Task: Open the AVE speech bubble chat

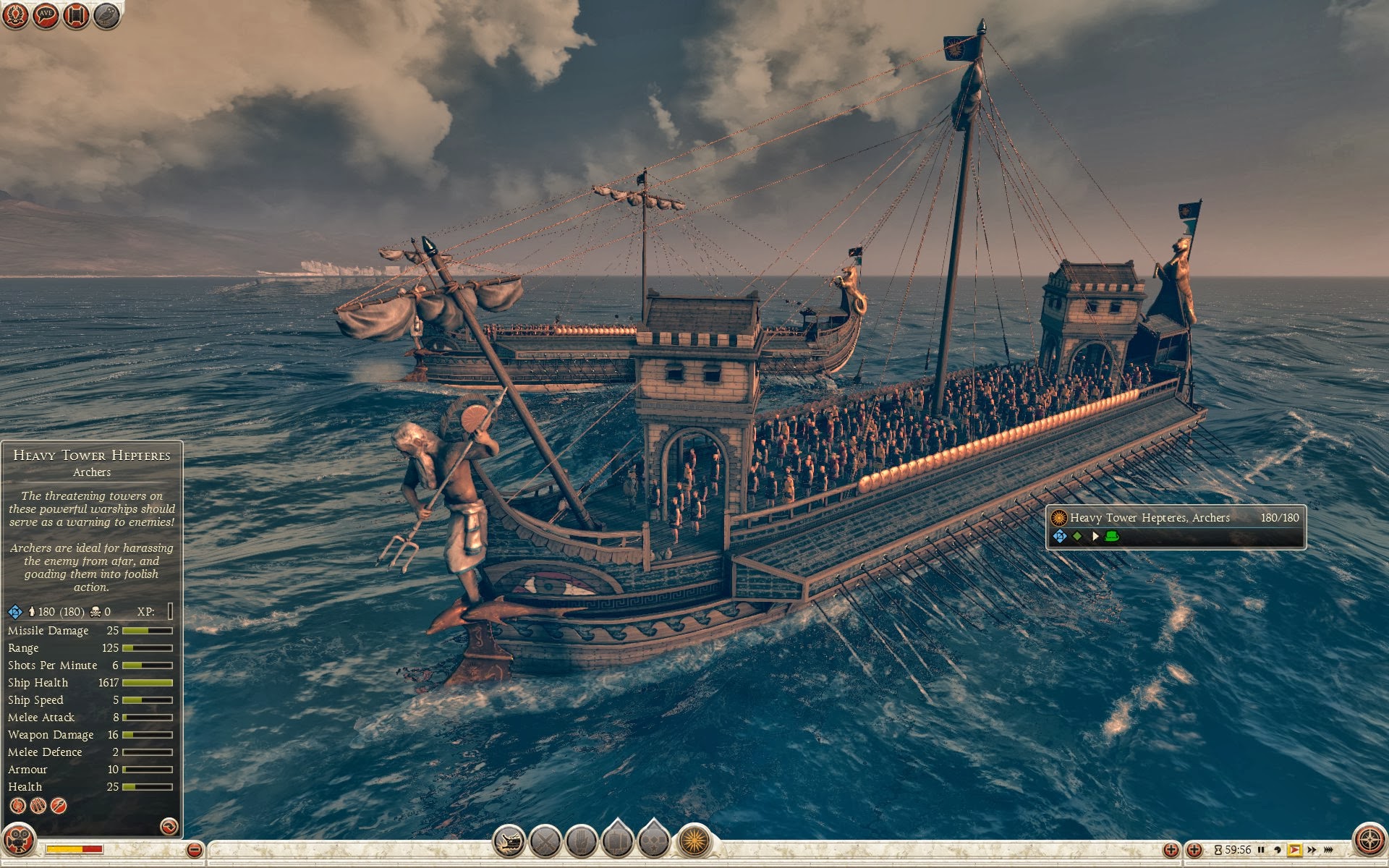Action: click(46, 15)
